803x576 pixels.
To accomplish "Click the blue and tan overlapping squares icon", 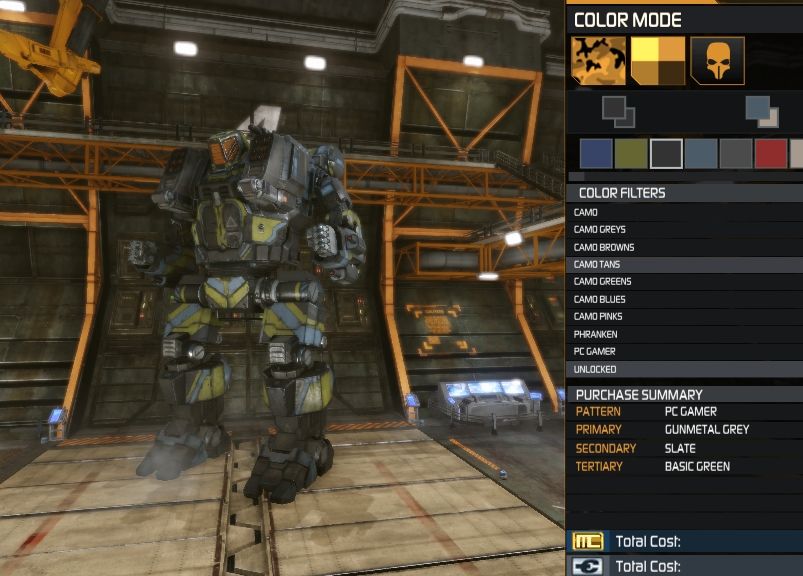I will tap(761, 111).
